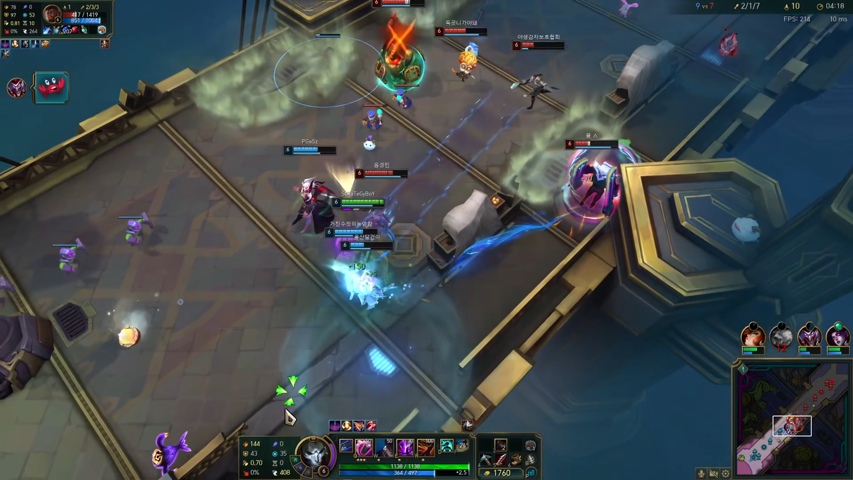Activate the orange ultimate ability icon
This screenshot has width=853, height=480.
[426, 447]
